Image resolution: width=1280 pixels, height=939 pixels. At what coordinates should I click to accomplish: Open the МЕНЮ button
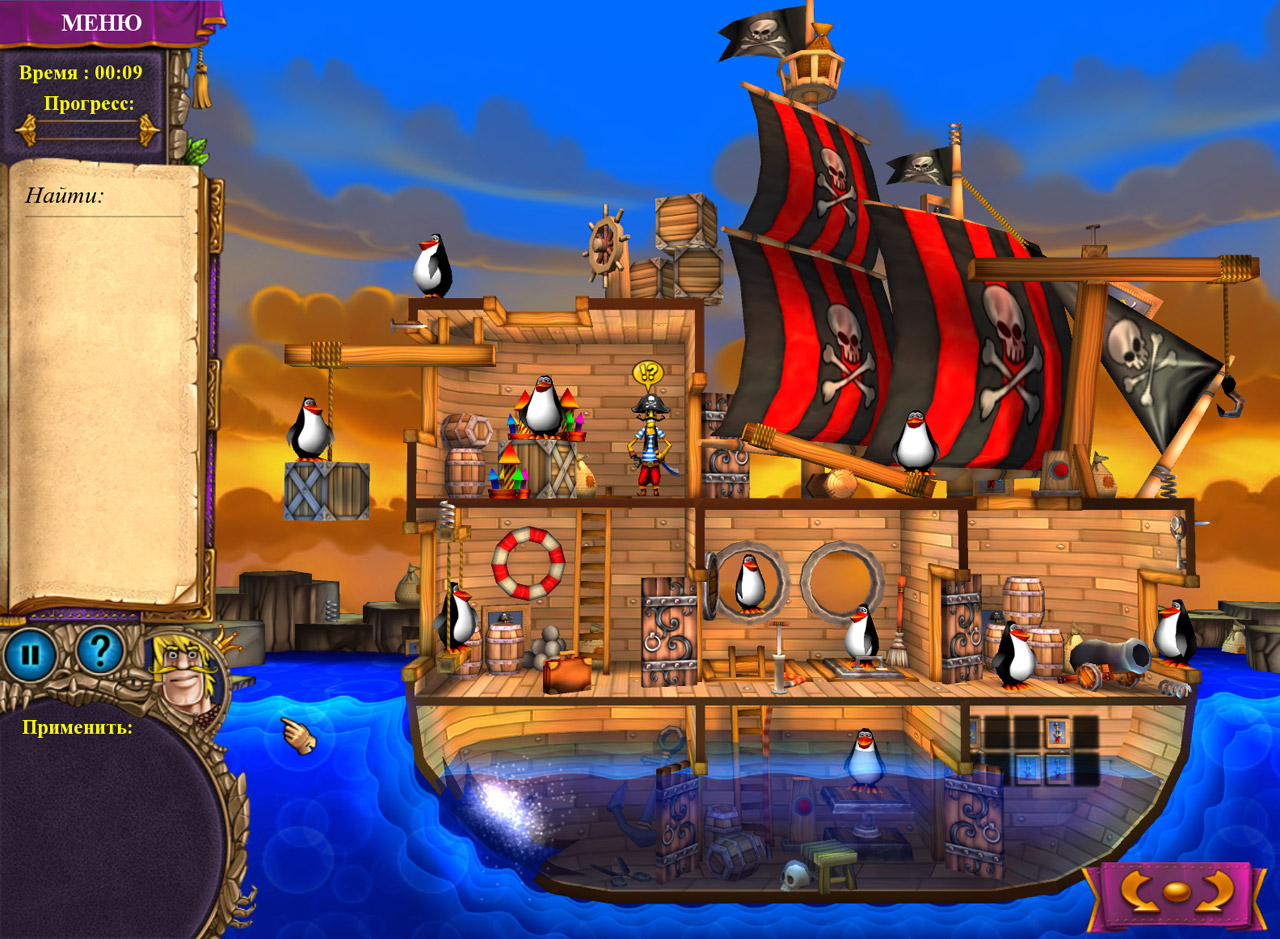101,22
